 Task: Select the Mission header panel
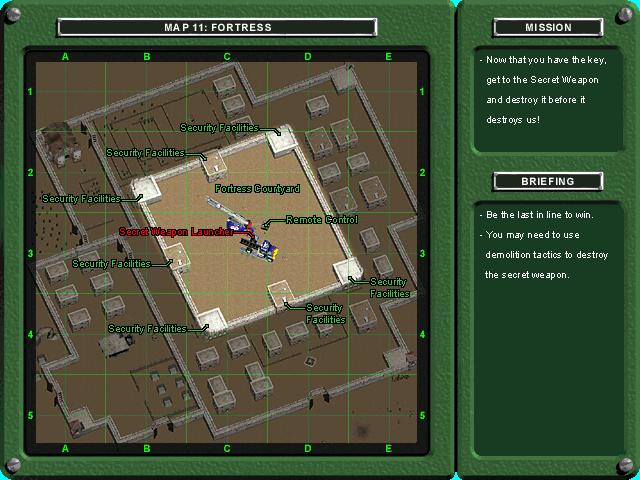[x=548, y=27]
